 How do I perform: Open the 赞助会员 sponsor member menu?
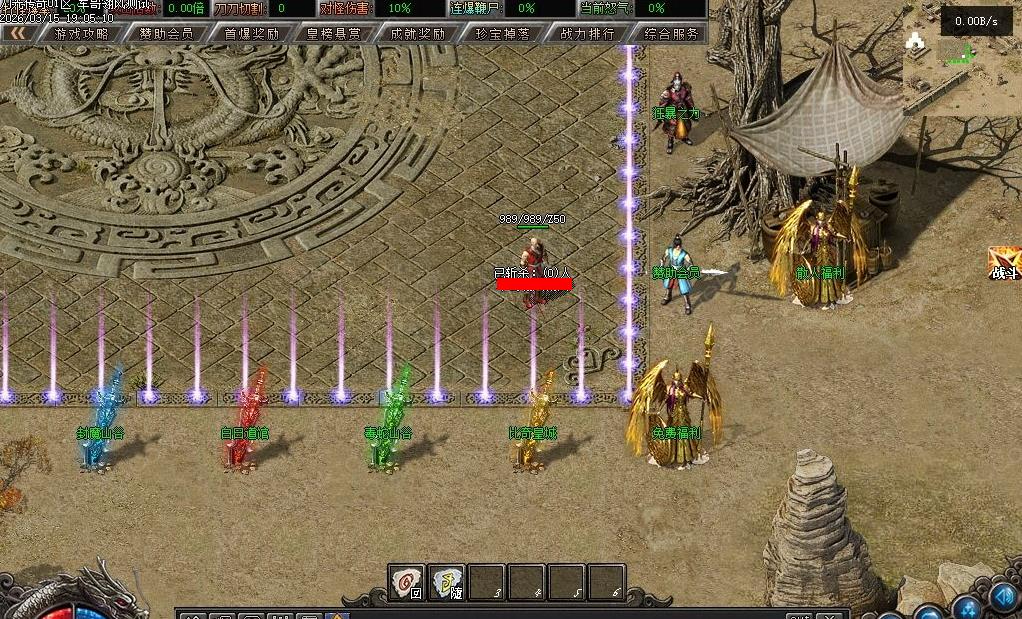click(x=167, y=33)
